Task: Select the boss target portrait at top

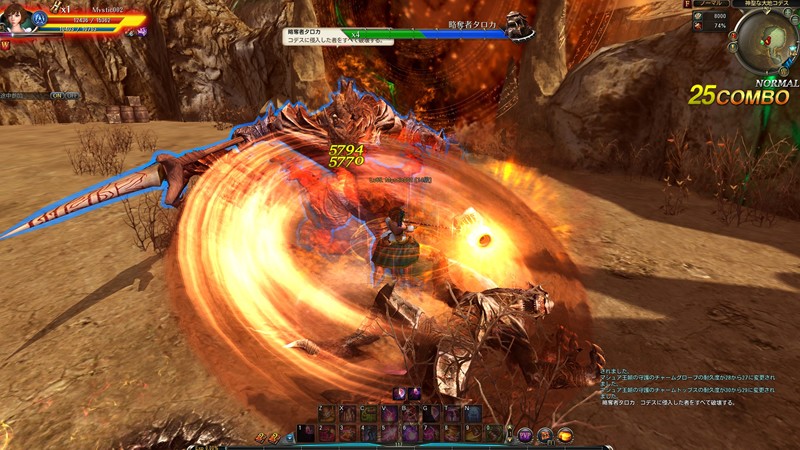Action: (x=516, y=26)
